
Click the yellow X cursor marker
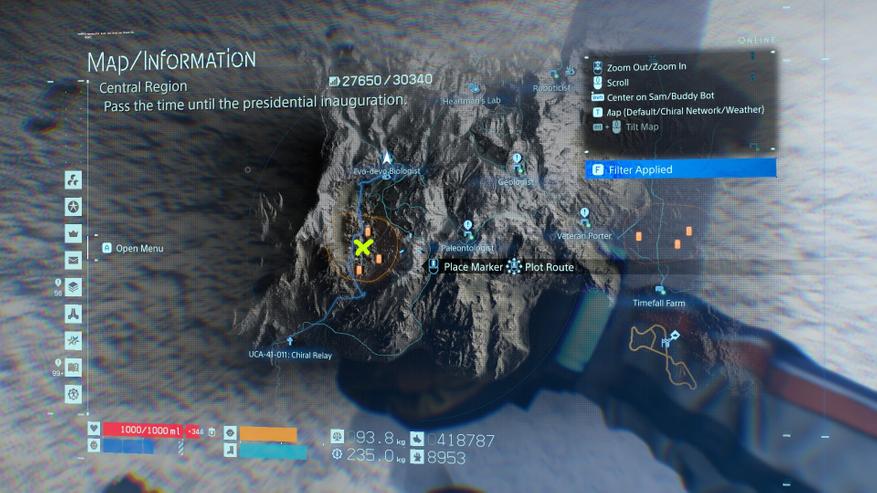click(363, 247)
